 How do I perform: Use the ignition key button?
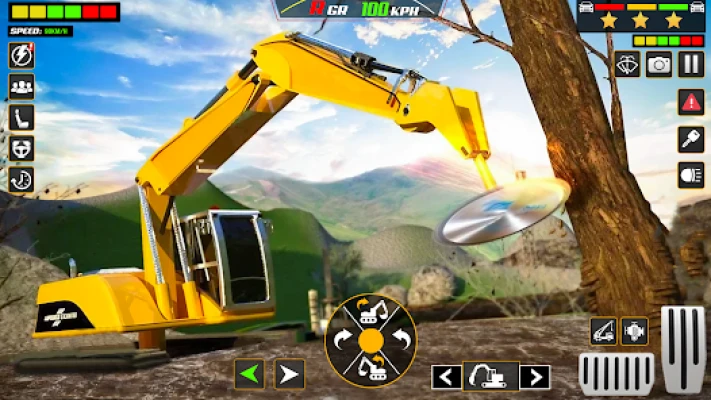click(x=691, y=139)
